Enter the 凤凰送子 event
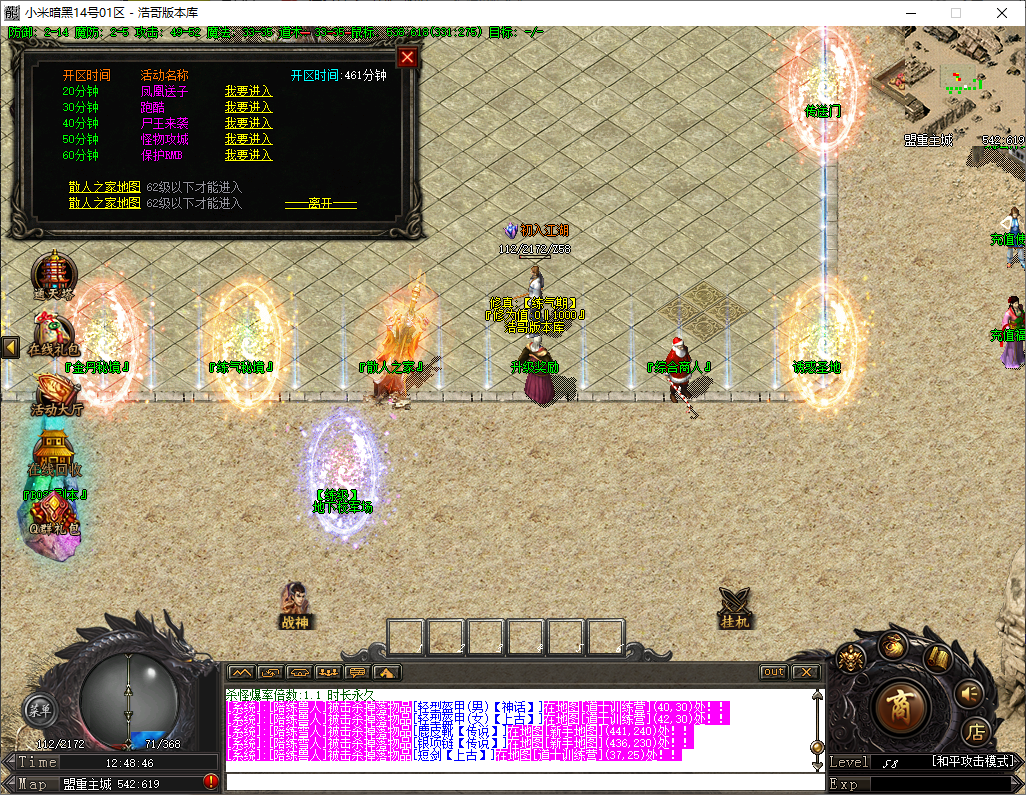Viewport: 1026px width, 795px height. [248, 91]
